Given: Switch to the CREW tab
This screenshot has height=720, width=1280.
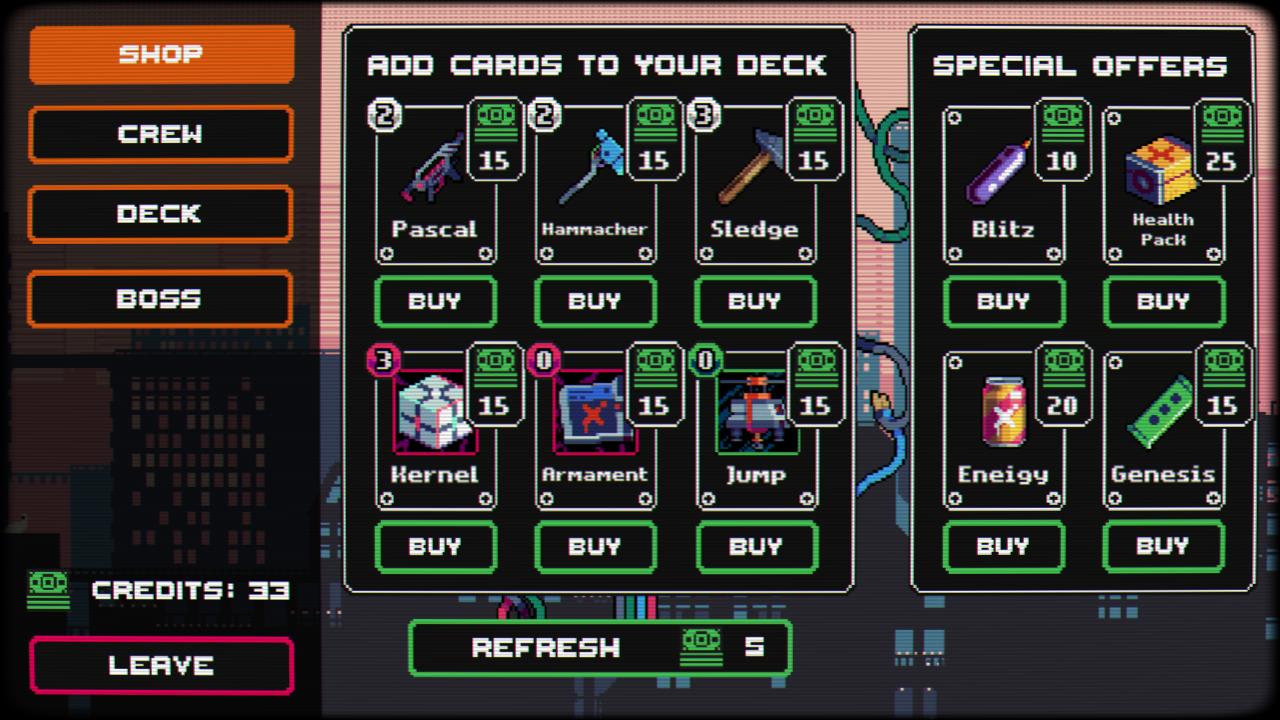Looking at the screenshot, I should click(161, 134).
